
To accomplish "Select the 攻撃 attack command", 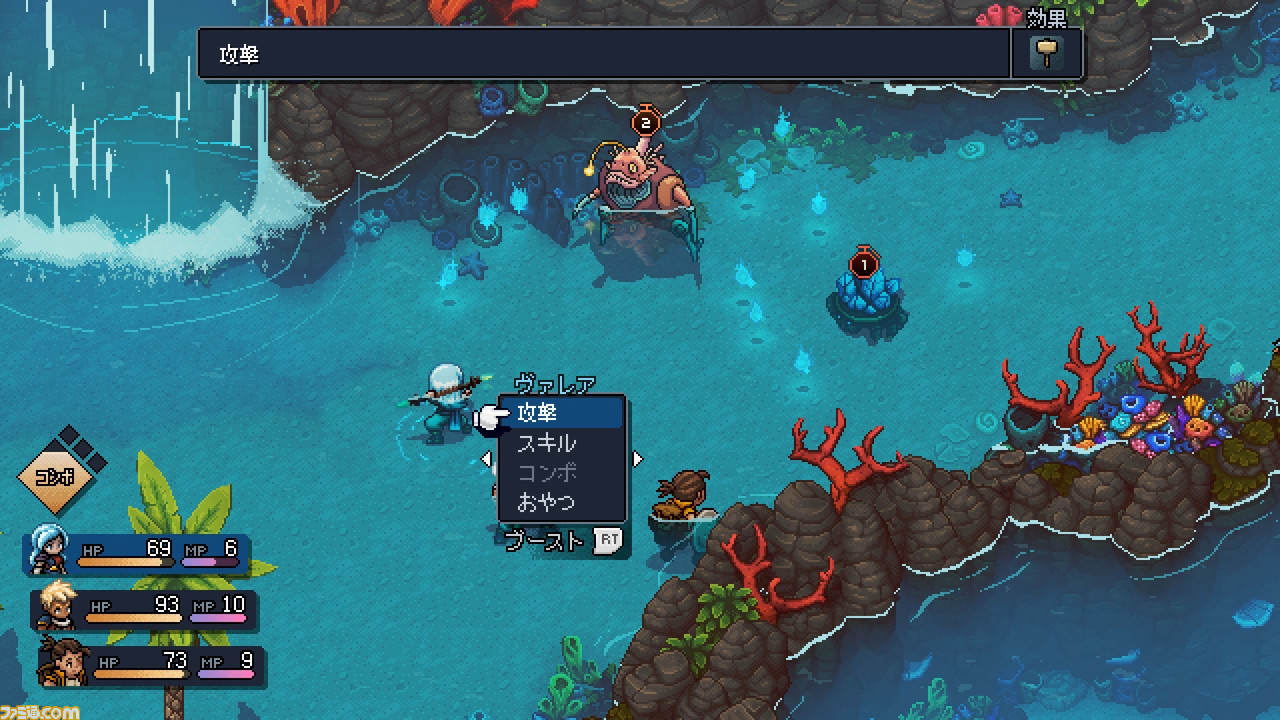I will [x=560, y=413].
